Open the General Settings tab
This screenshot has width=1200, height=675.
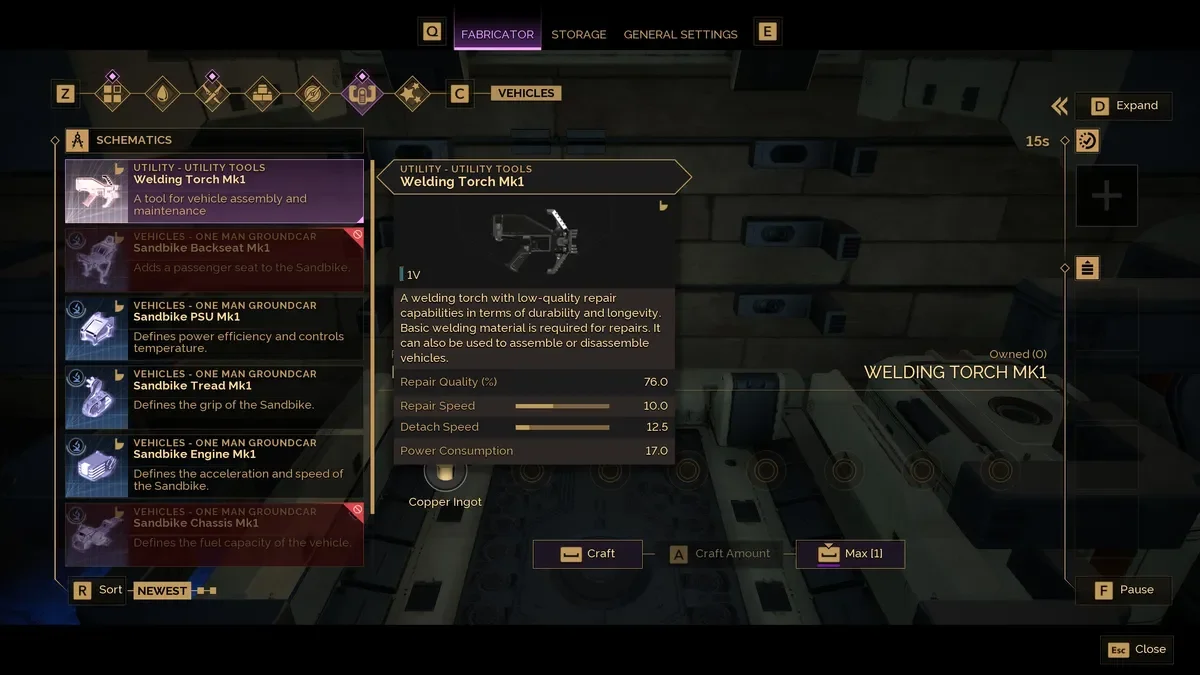tap(680, 34)
